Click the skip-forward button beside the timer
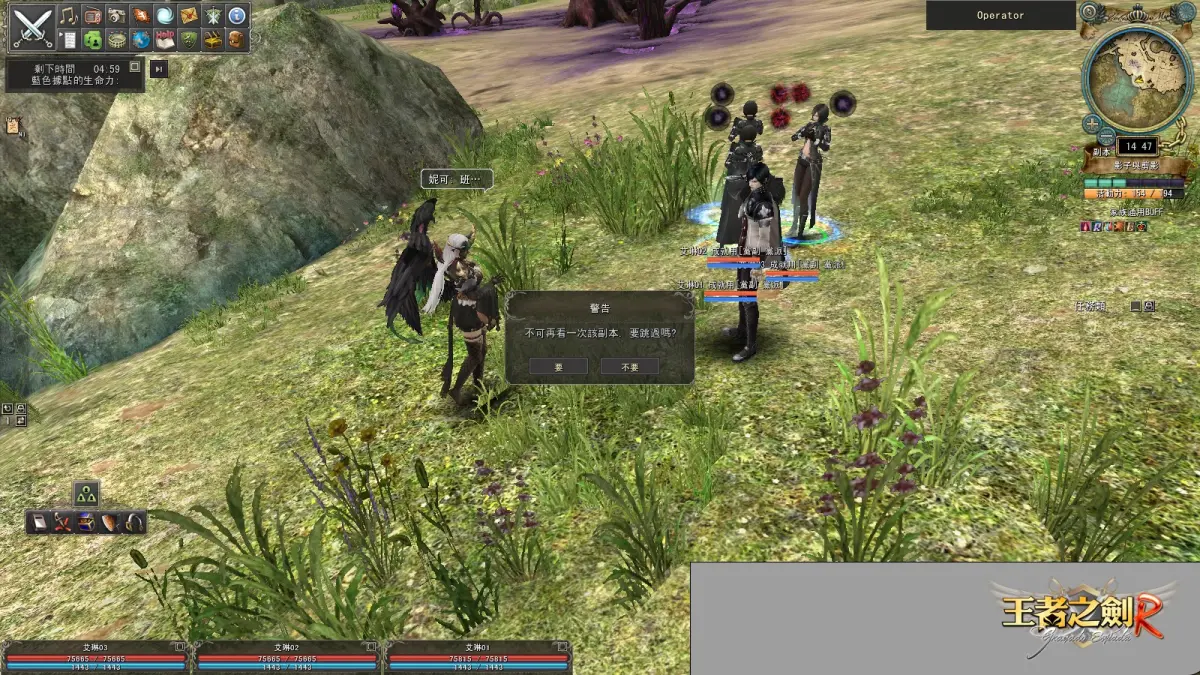This screenshot has width=1200, height=675. (x=158, y=68)
